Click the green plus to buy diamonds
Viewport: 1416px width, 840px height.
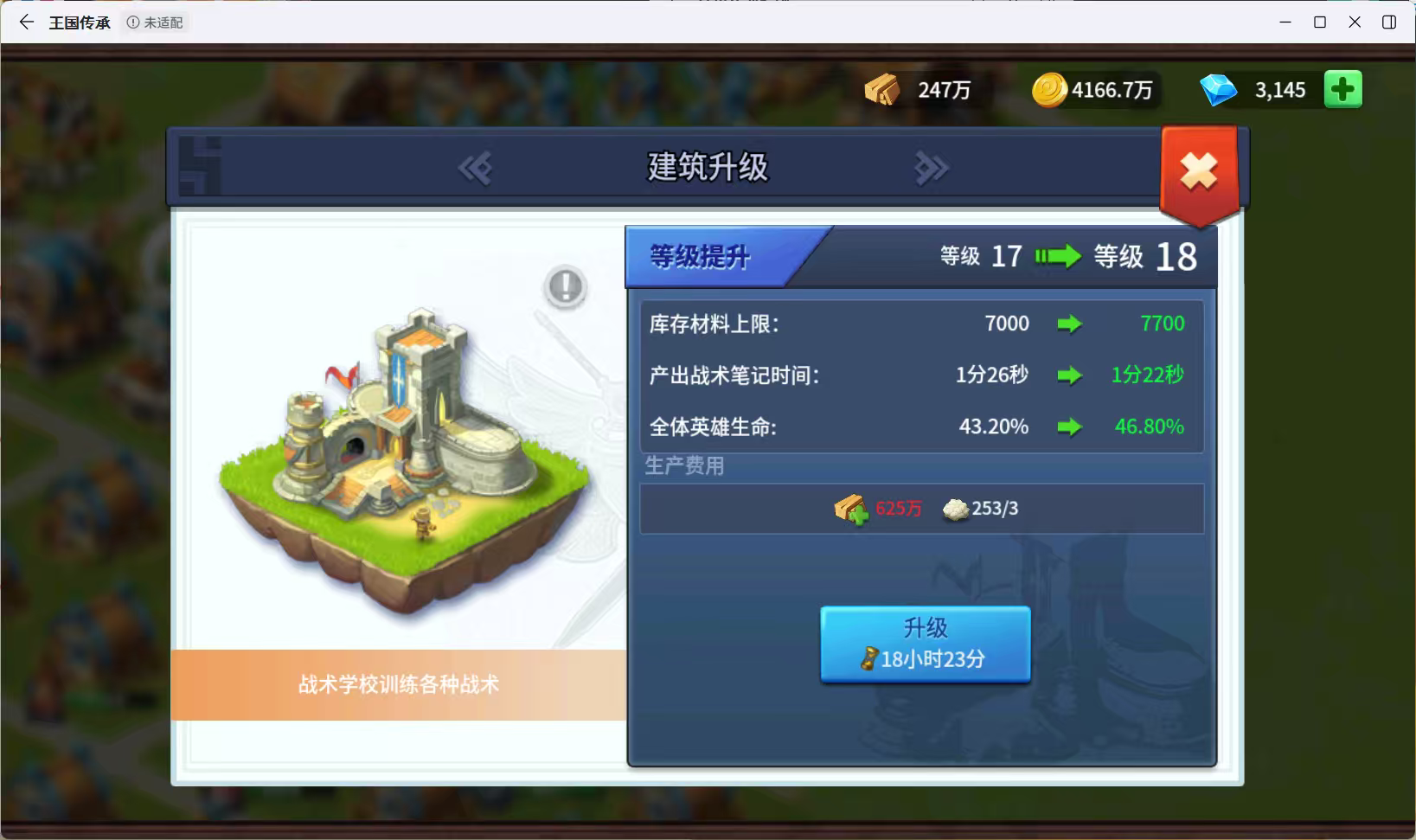(x=1343, y=88)
